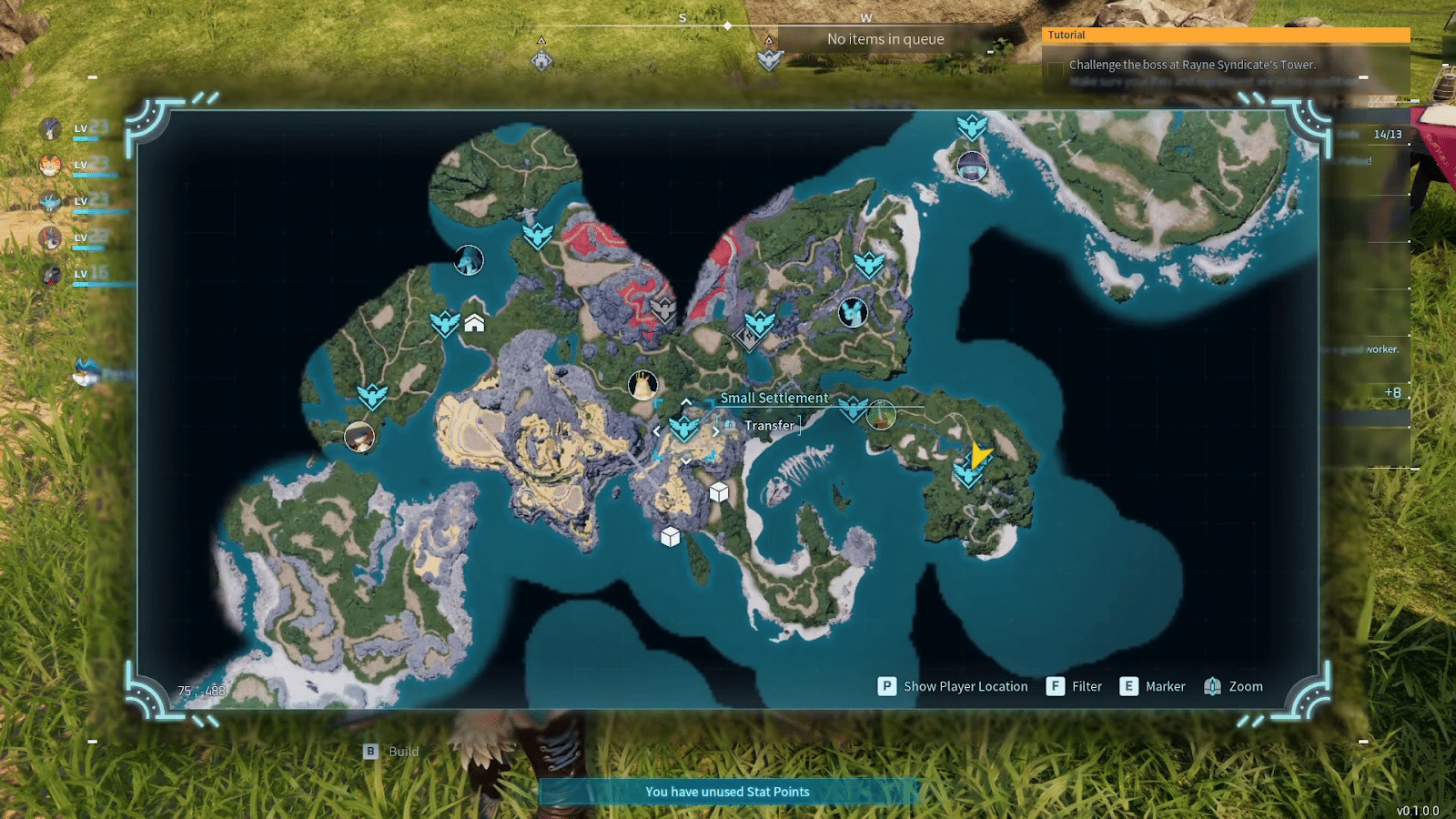Toggle the map Filter display

[x=1075, y=686]
